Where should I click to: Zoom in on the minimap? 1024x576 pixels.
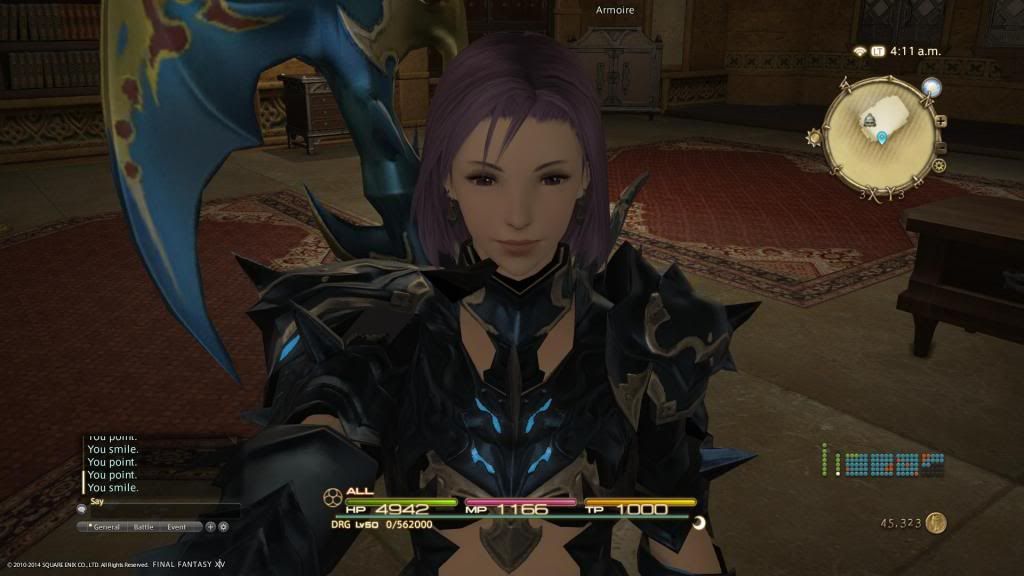tap(941, 121)
